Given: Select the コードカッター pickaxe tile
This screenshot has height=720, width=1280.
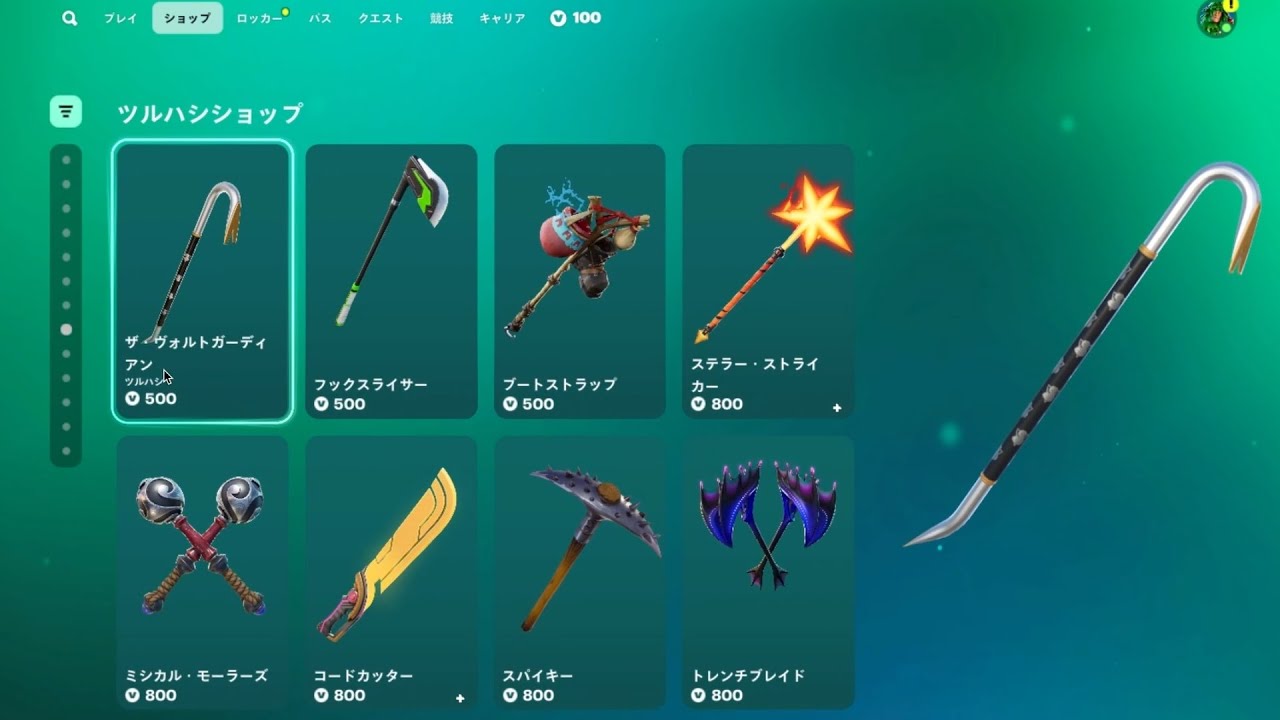Looking at the screenshot, I should (391, 572).
